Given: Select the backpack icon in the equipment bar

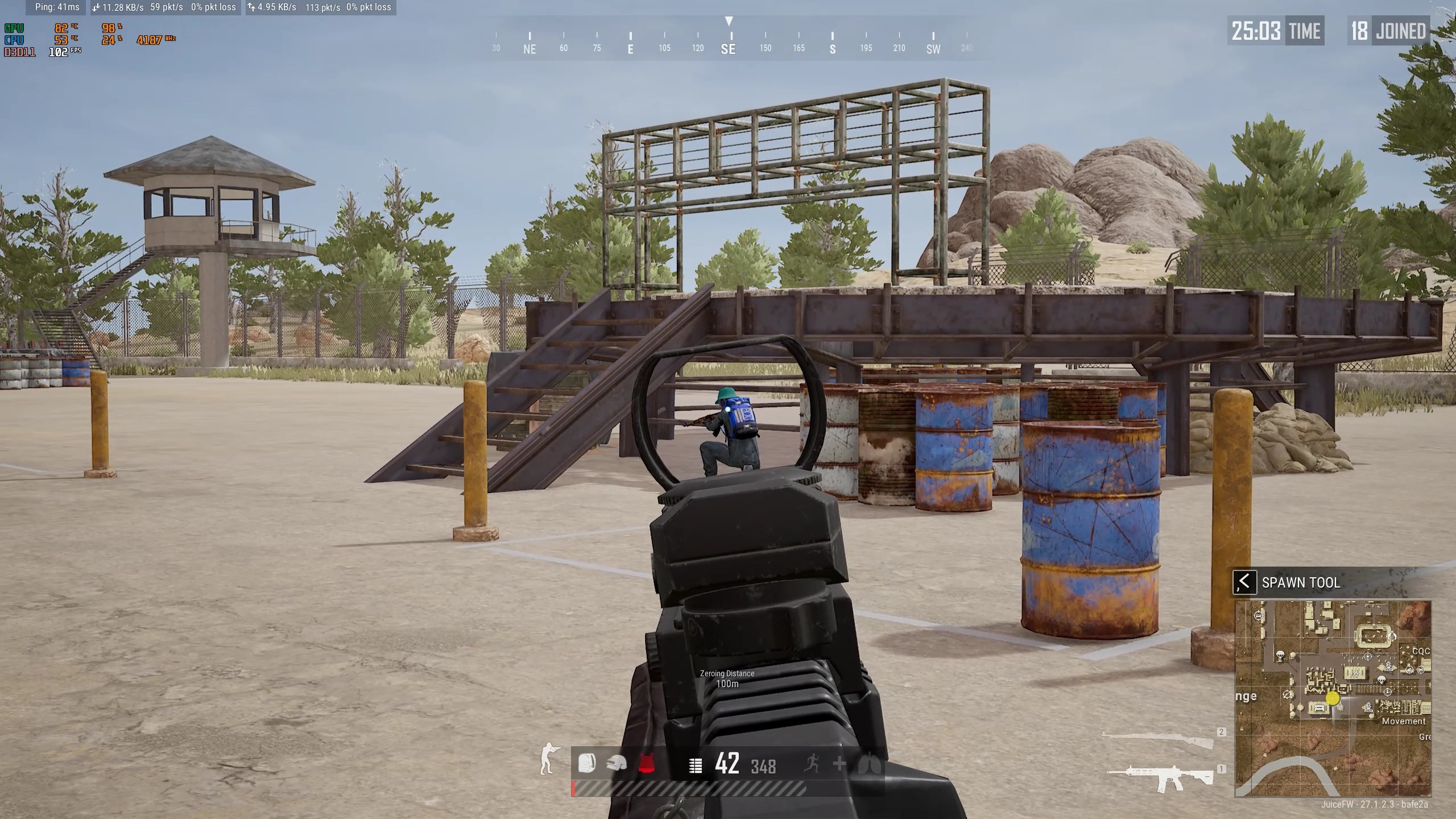Looking at the screenshot, I should tap(587, 763).
